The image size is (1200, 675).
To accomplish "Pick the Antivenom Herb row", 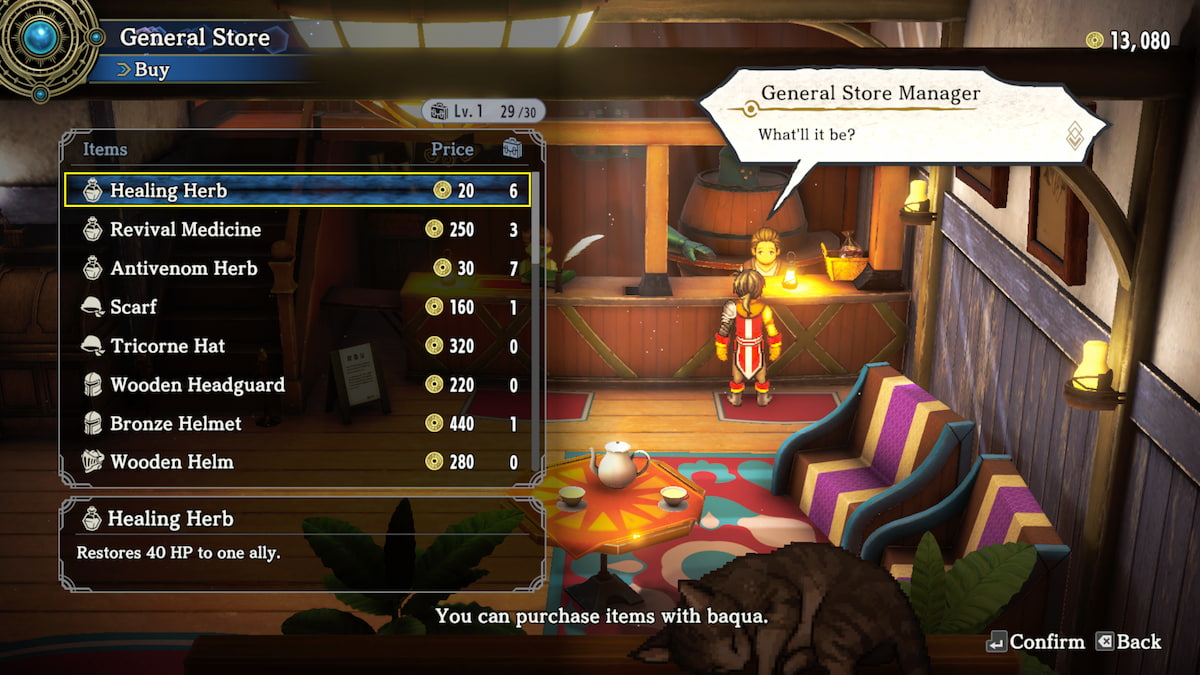I will [297, 268].
